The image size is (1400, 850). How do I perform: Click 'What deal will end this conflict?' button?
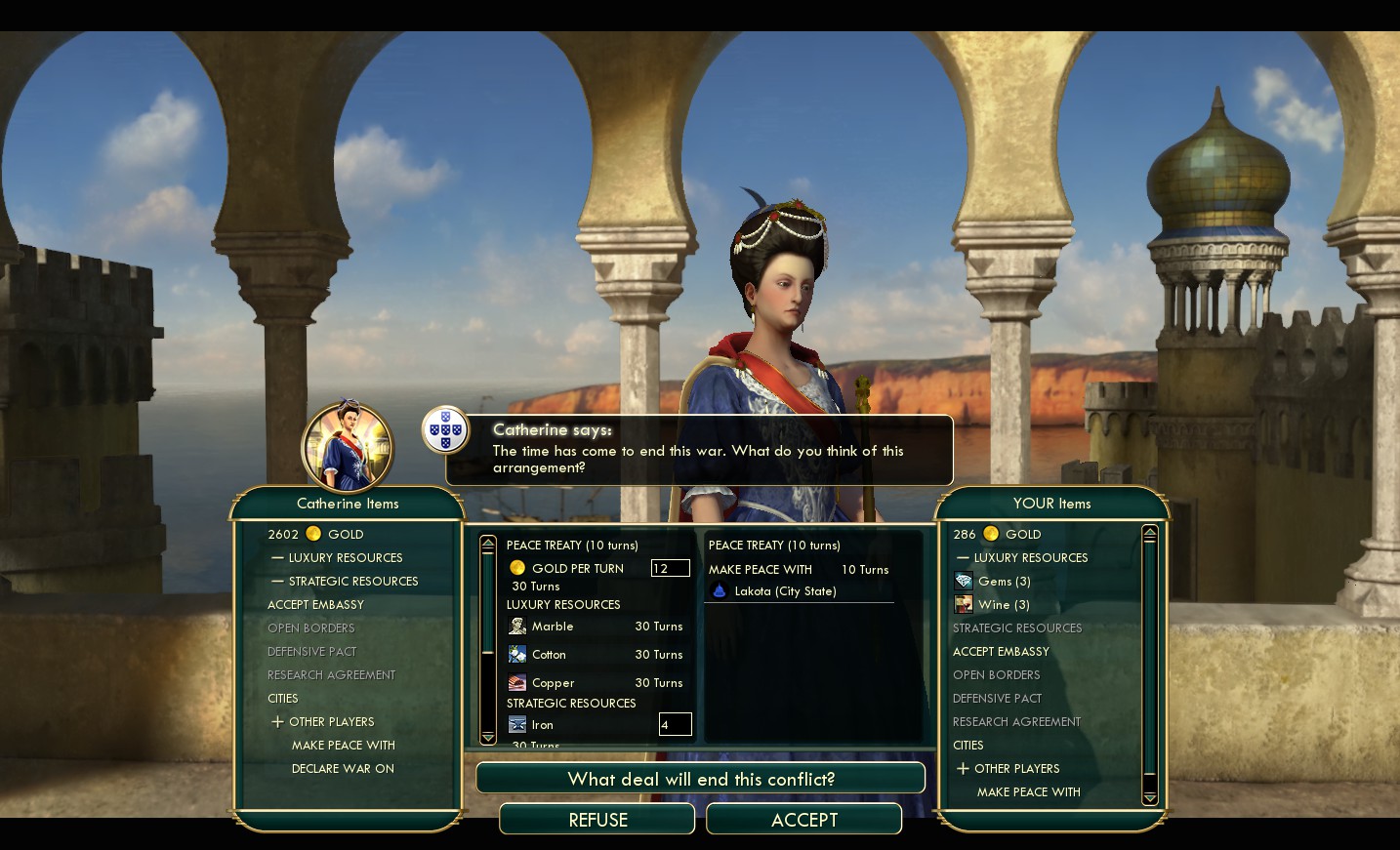click(x=700, y=779)
